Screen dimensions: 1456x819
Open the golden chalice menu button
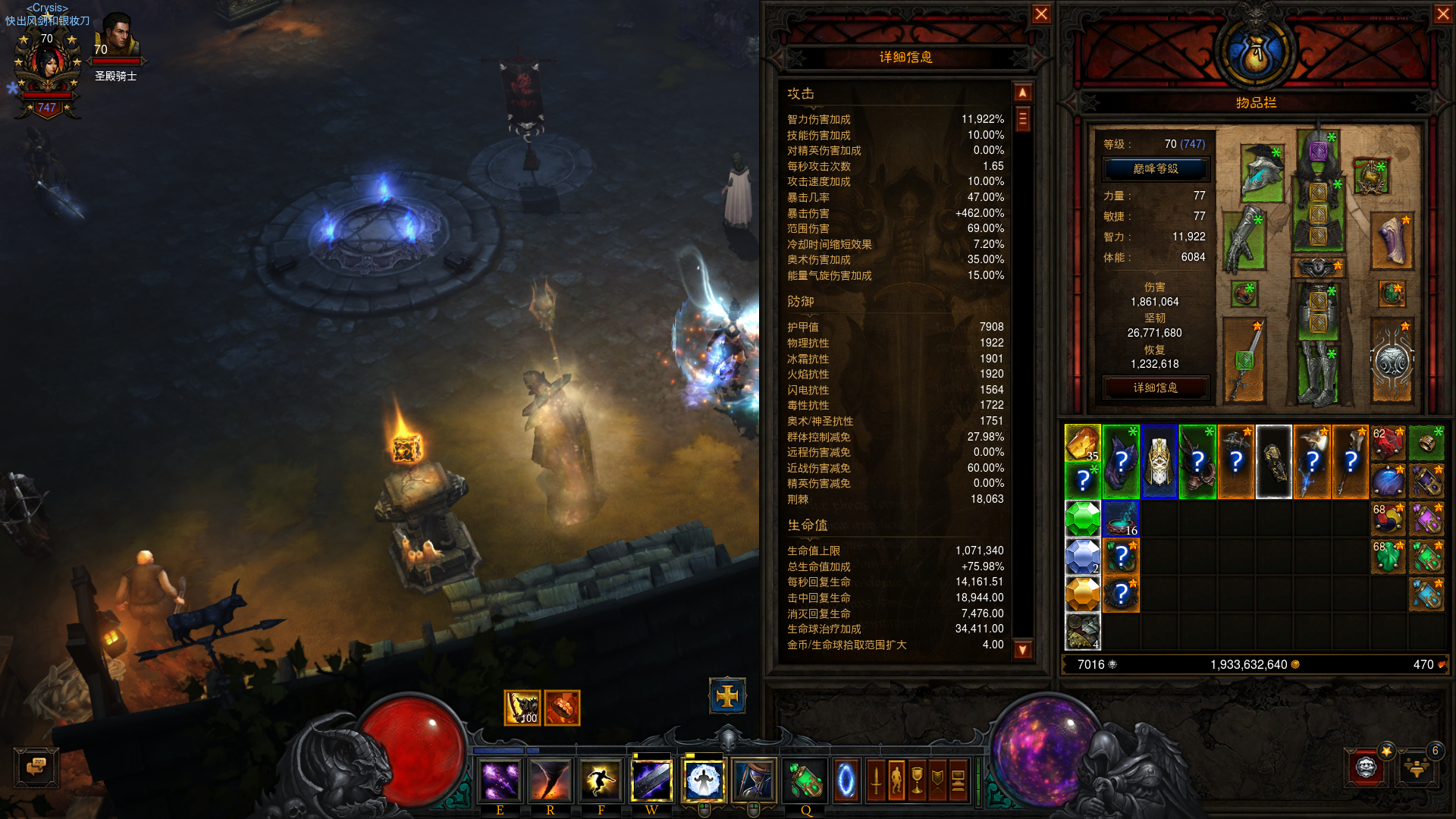[x=917, y=780]
